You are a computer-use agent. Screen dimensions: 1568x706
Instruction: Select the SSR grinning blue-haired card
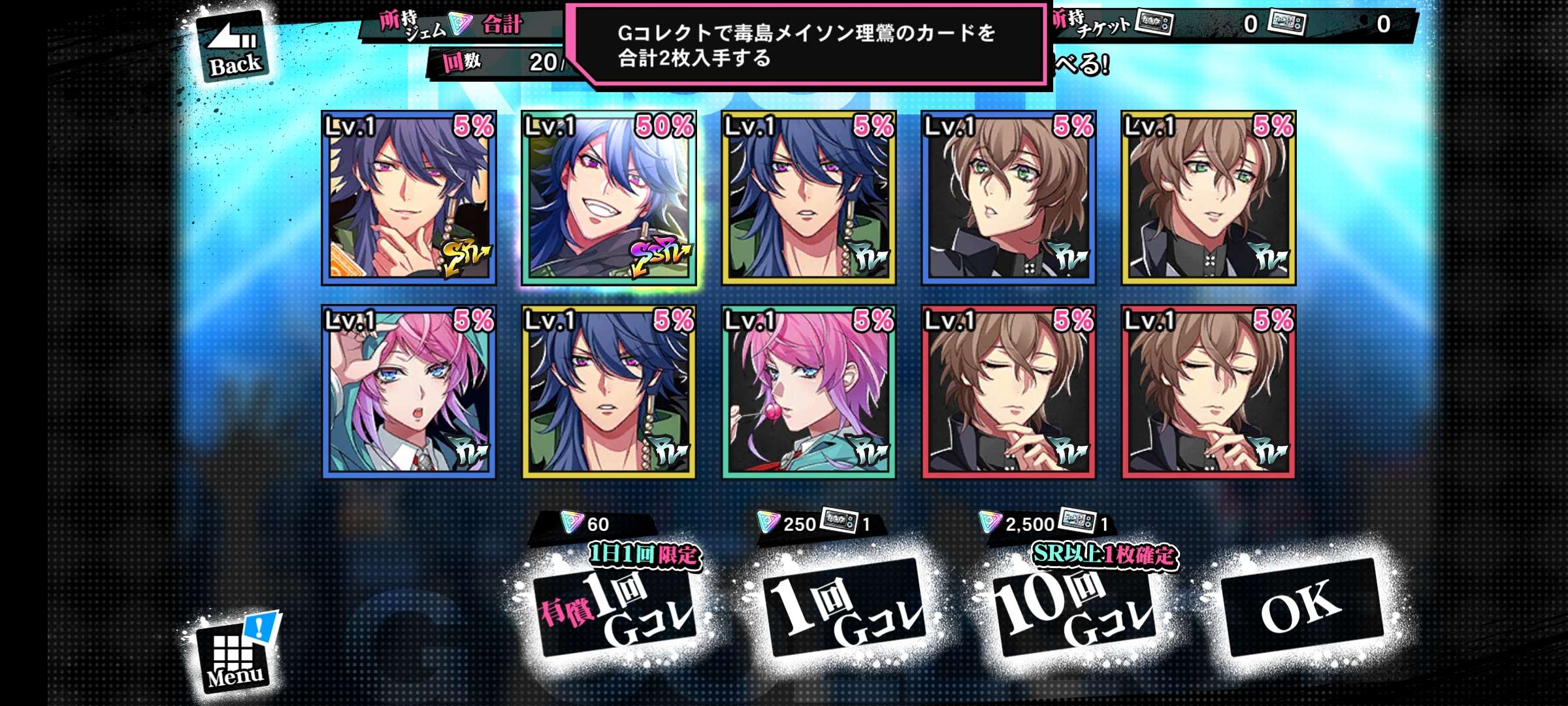[x=609, y=198]
